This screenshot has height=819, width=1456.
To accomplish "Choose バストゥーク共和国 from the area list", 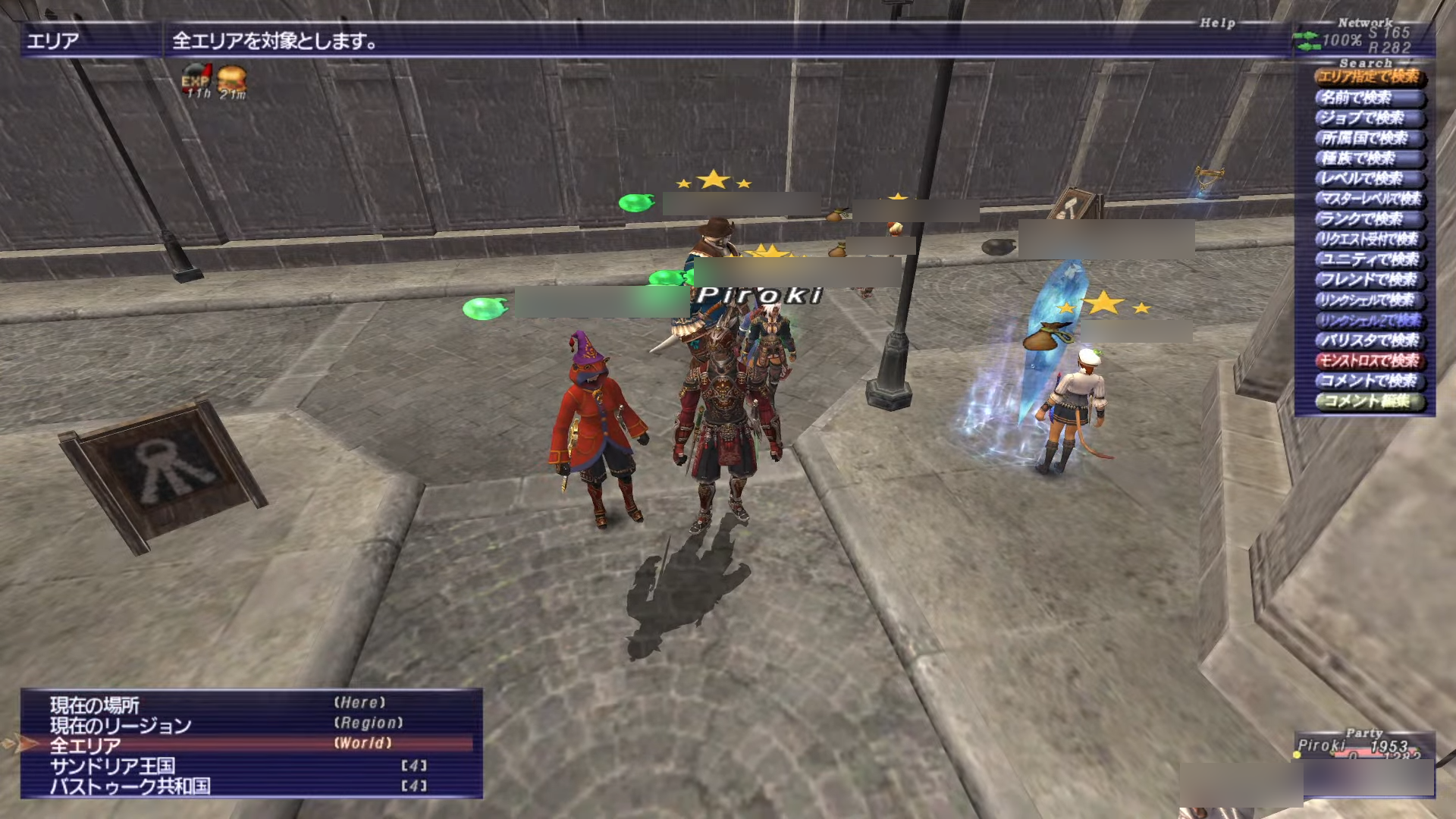I will [x=130, y=786].
